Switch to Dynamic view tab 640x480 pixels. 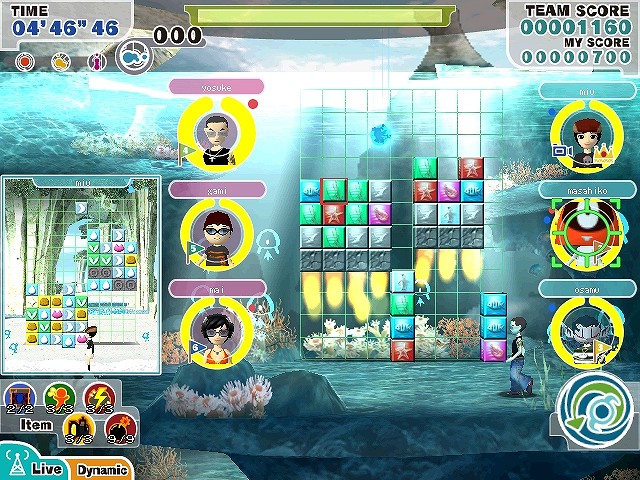(102, 469)
